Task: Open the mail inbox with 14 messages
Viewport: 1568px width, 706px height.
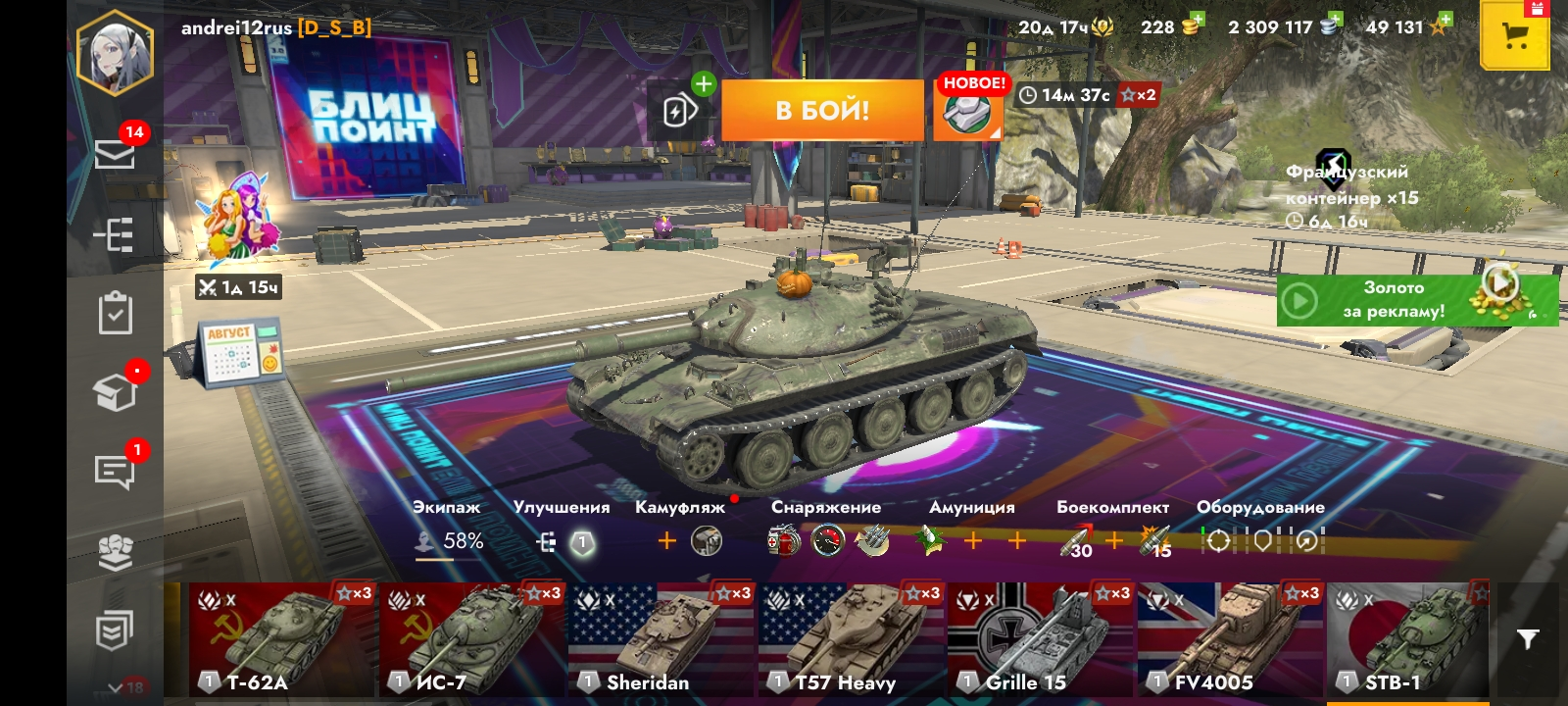Action: (x=115, y=154)
